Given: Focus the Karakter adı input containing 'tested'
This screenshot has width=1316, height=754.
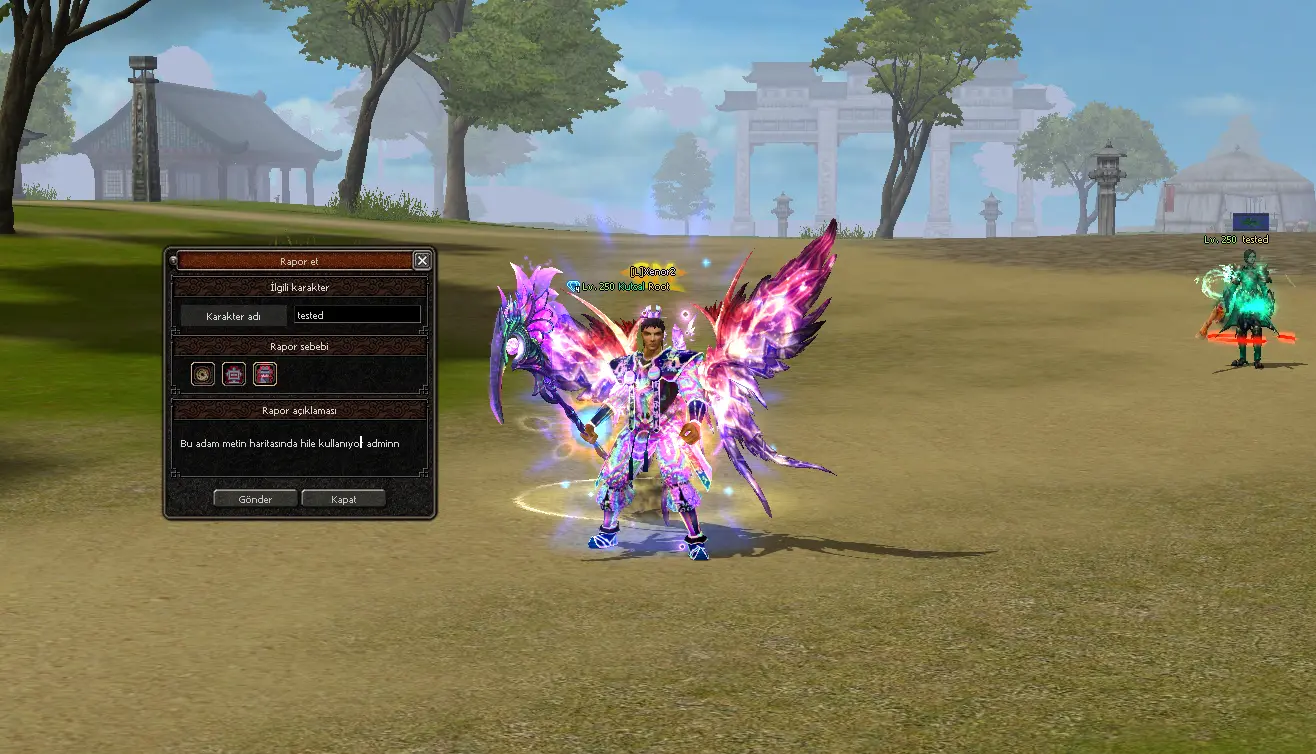Looking at the screenshot, I should coord(357,315).
